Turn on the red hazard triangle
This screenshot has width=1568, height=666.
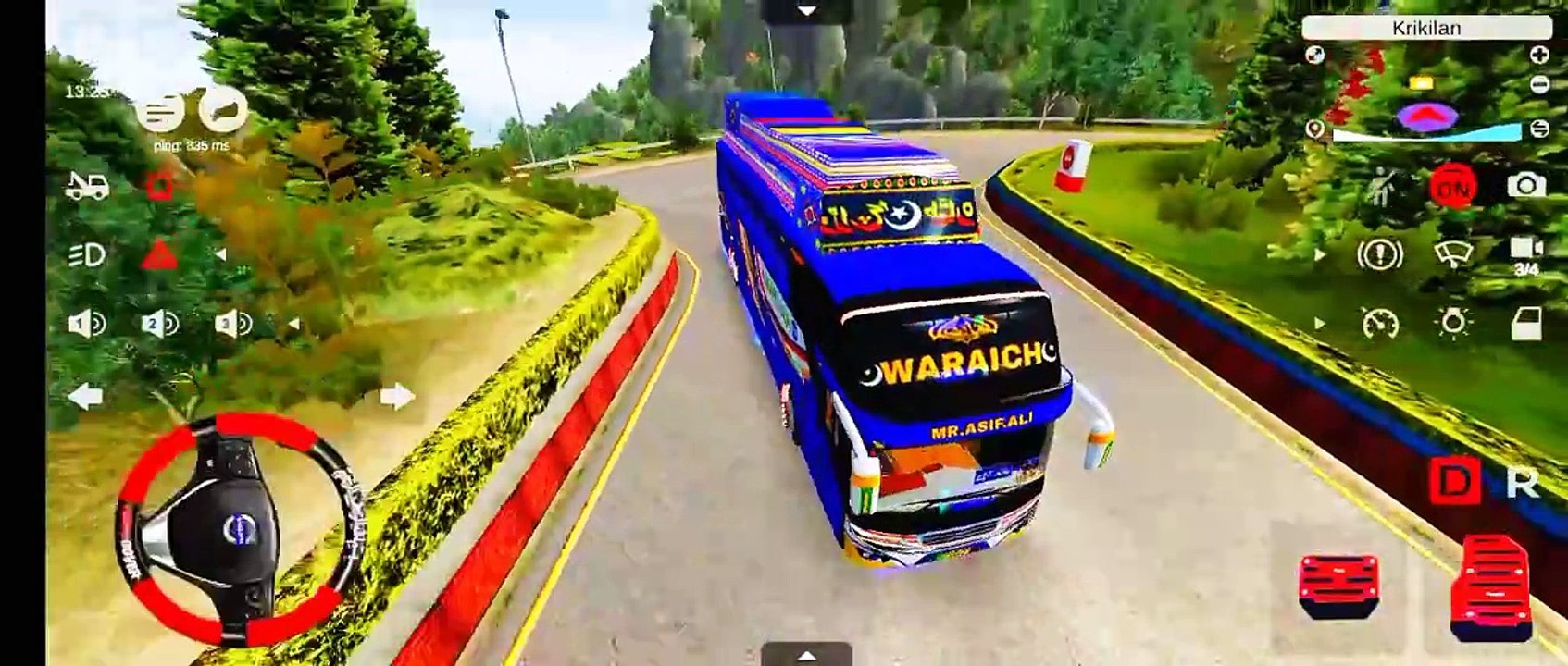pyautogui.click(x=159, y=254)
